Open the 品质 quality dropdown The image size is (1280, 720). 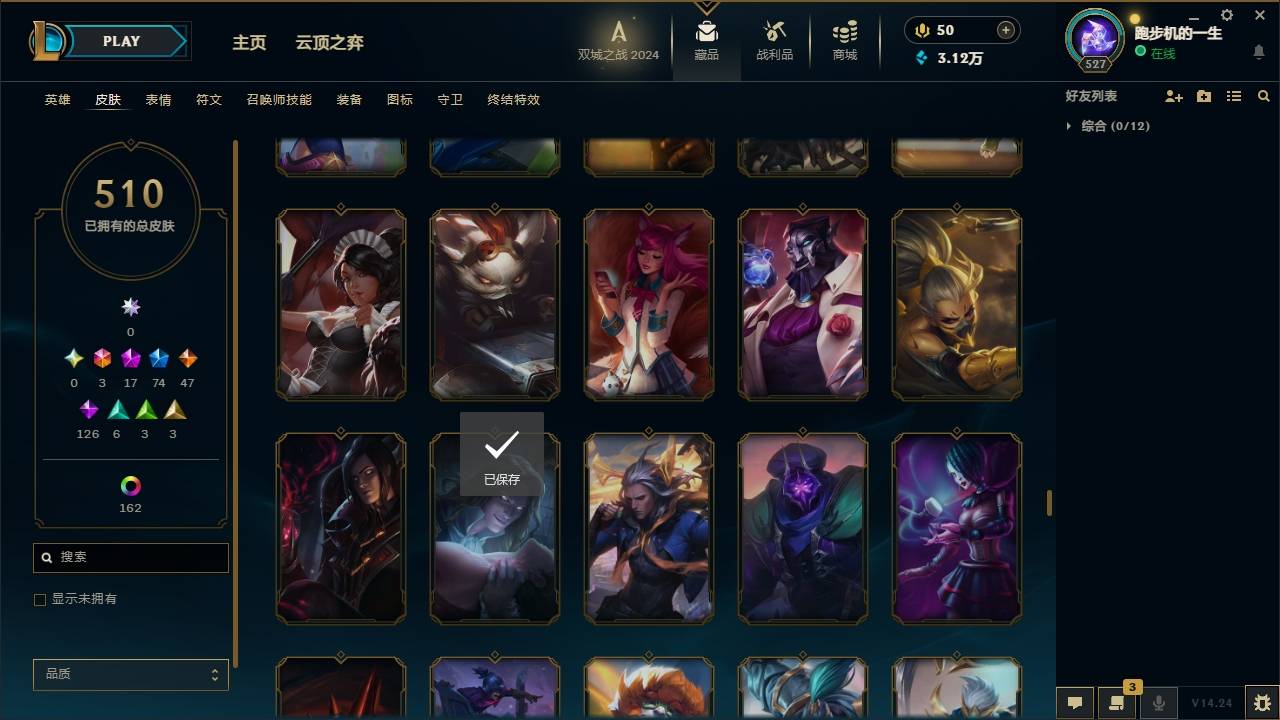click(x=130, y=674)
